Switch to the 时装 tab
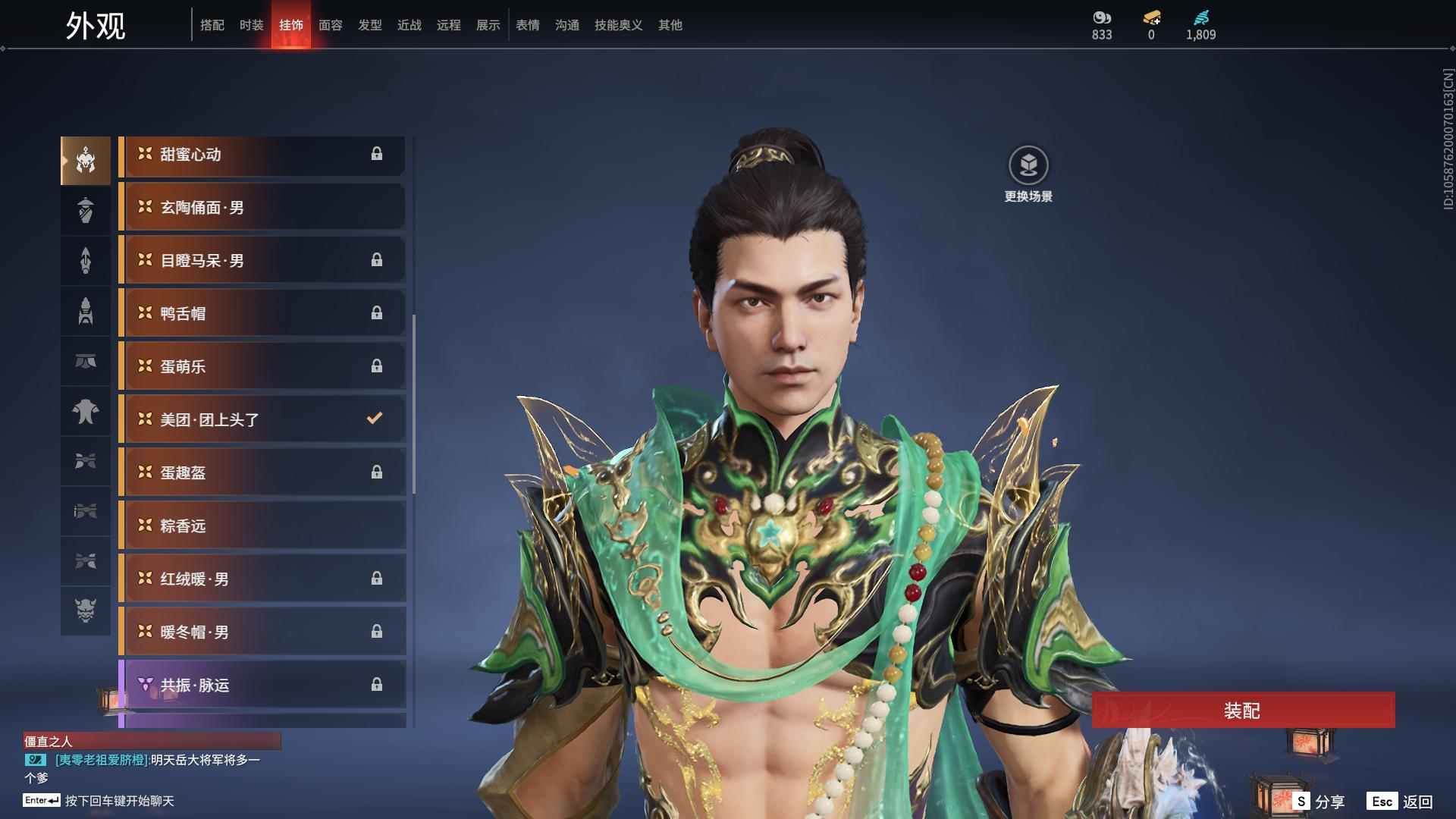This screenshot has height=819, width=1456. pyautogui.click(x=251, y=25)
